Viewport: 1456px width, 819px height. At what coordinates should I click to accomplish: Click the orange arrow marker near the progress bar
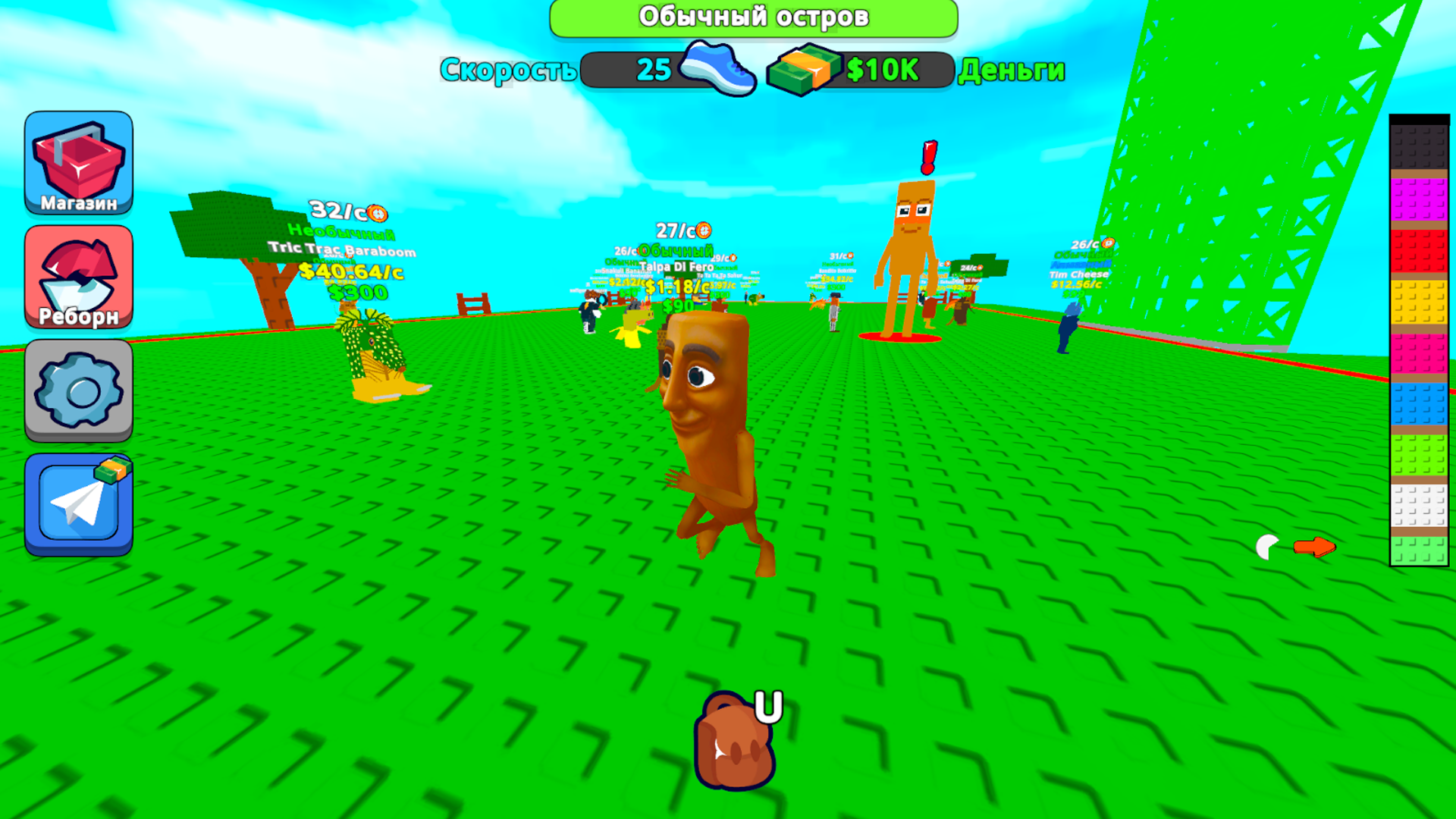coord(1314,545)
